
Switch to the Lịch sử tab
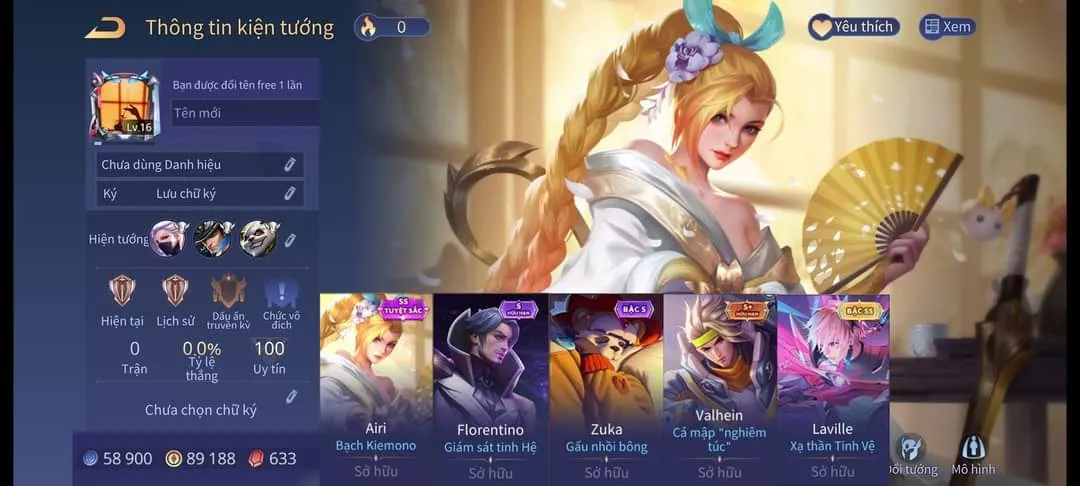(x=175, y=301)
